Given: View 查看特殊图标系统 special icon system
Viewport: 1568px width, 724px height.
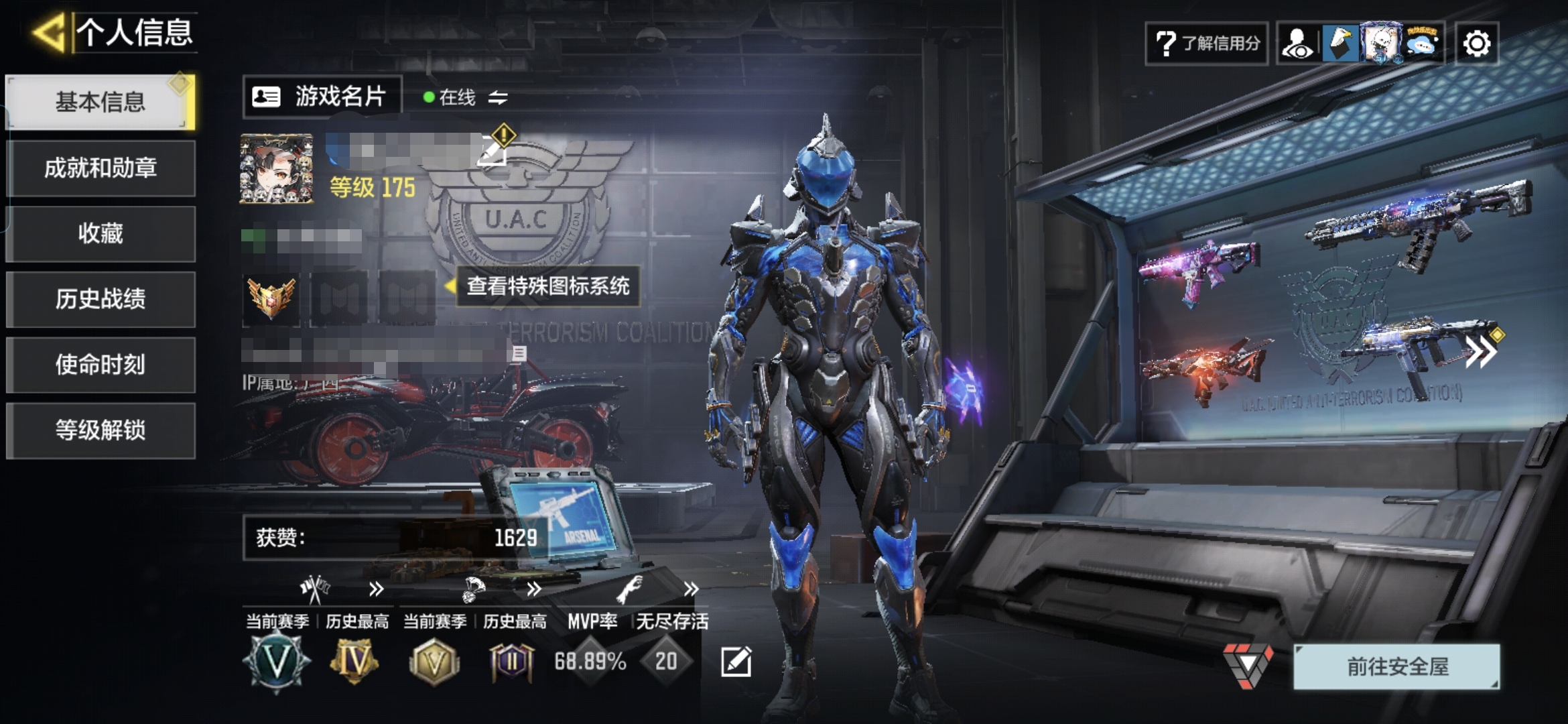Looking at the screenshot, I should pyautogui.click(x=547, y=286).
